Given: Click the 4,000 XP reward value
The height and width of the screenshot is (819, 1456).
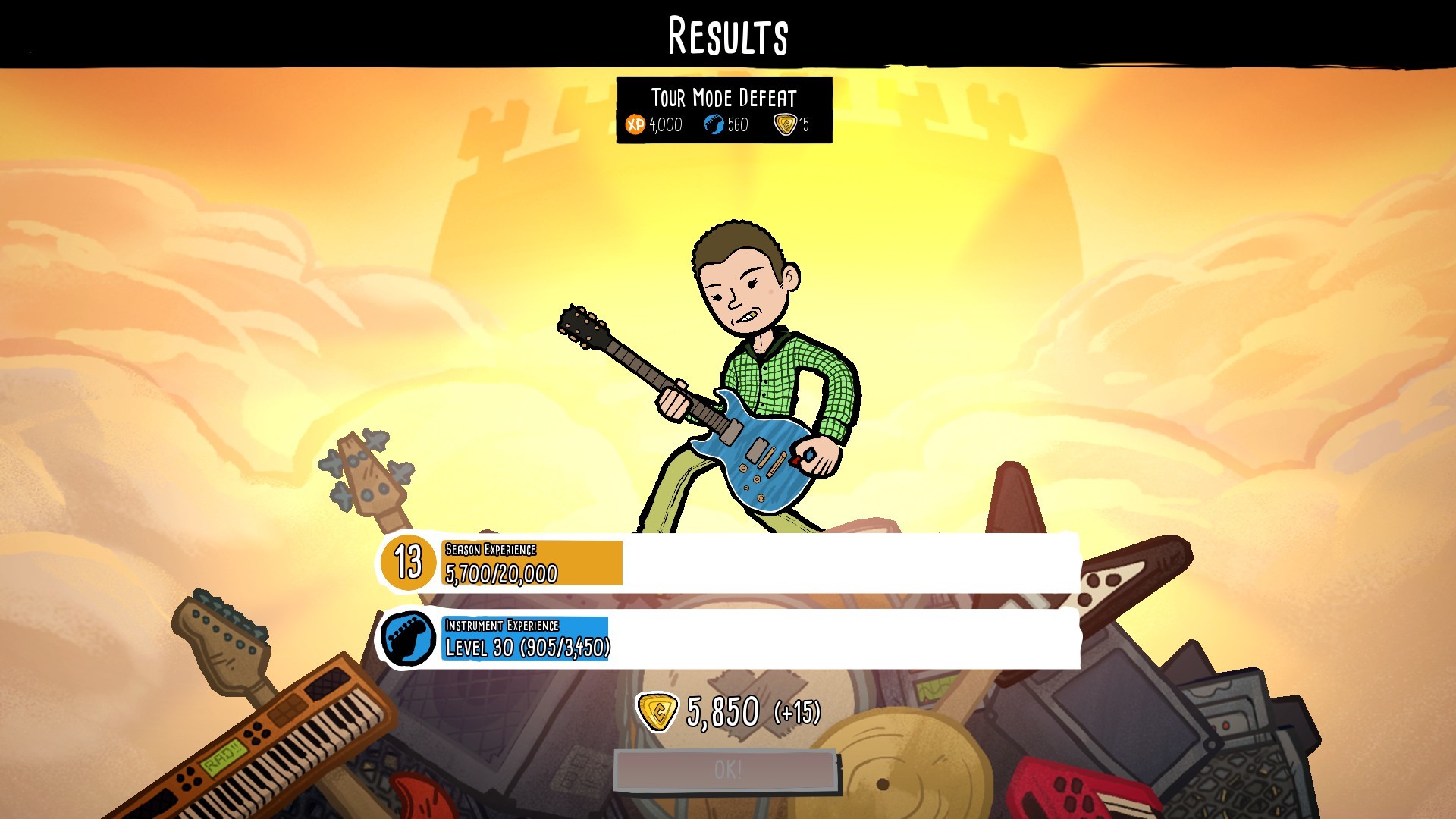Looking at the screenshot, I should click(665, 122).
